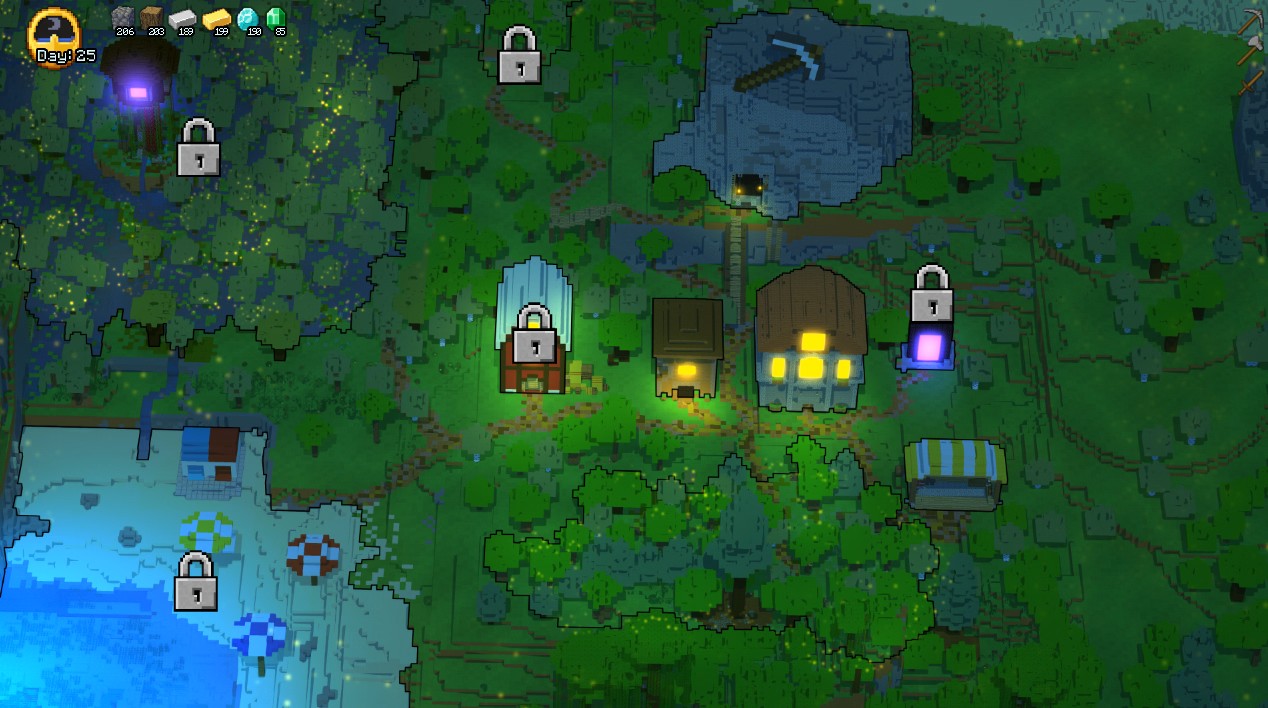Viewport: 1268px width, 708px height.
Task: Visit the striped-awning market stall
Action: click(954, 473)
